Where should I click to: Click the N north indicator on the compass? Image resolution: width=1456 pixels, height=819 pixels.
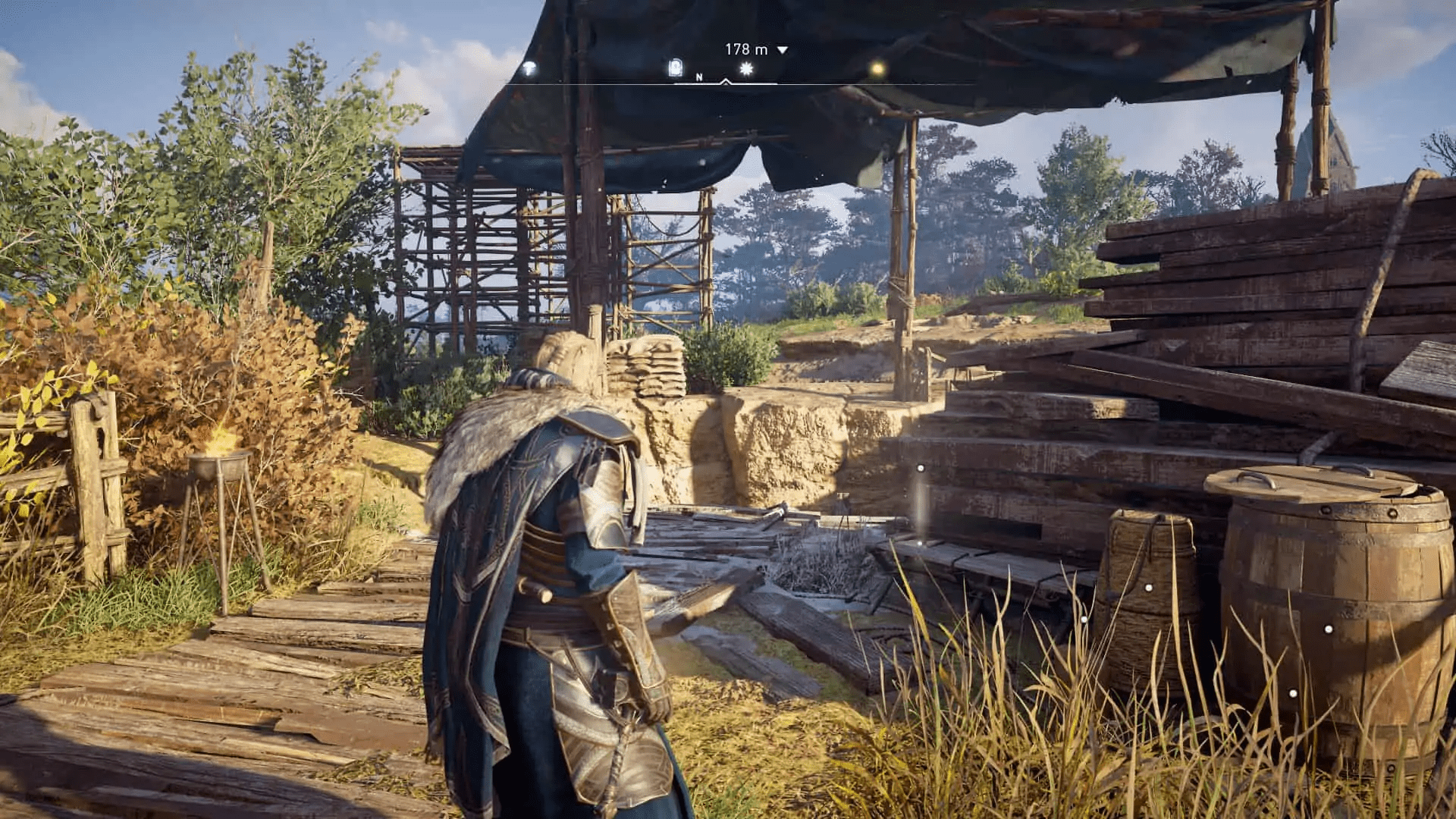[699, 77]
